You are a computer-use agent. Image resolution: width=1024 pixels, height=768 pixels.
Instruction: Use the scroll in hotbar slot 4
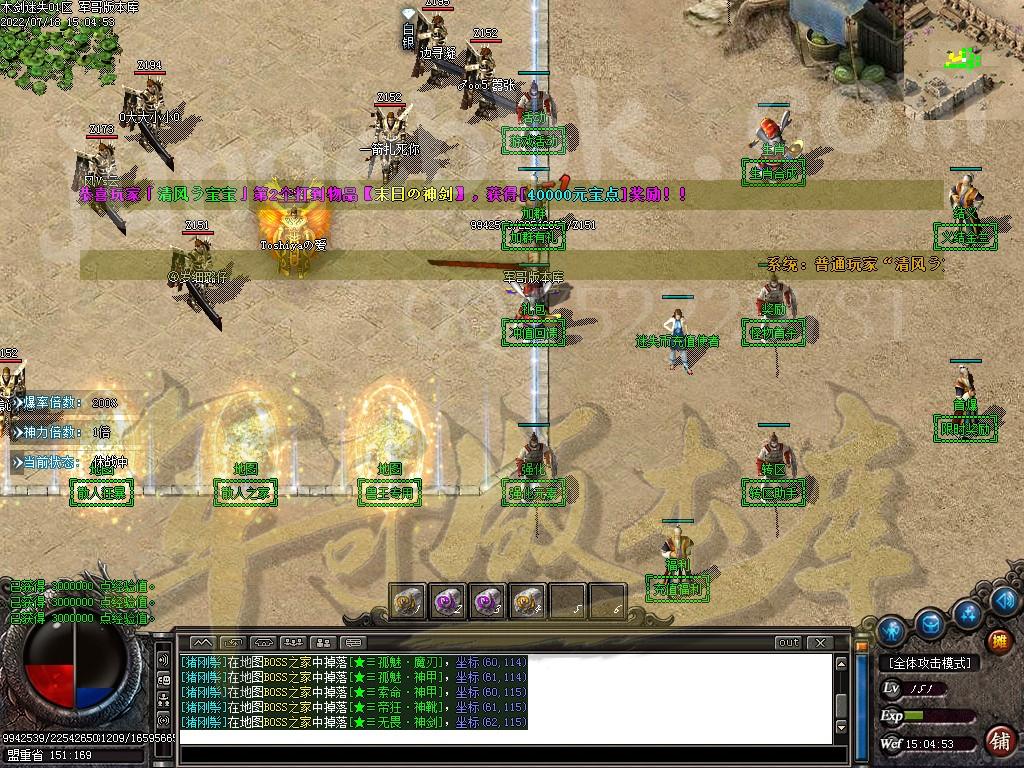tap(527, 601)
